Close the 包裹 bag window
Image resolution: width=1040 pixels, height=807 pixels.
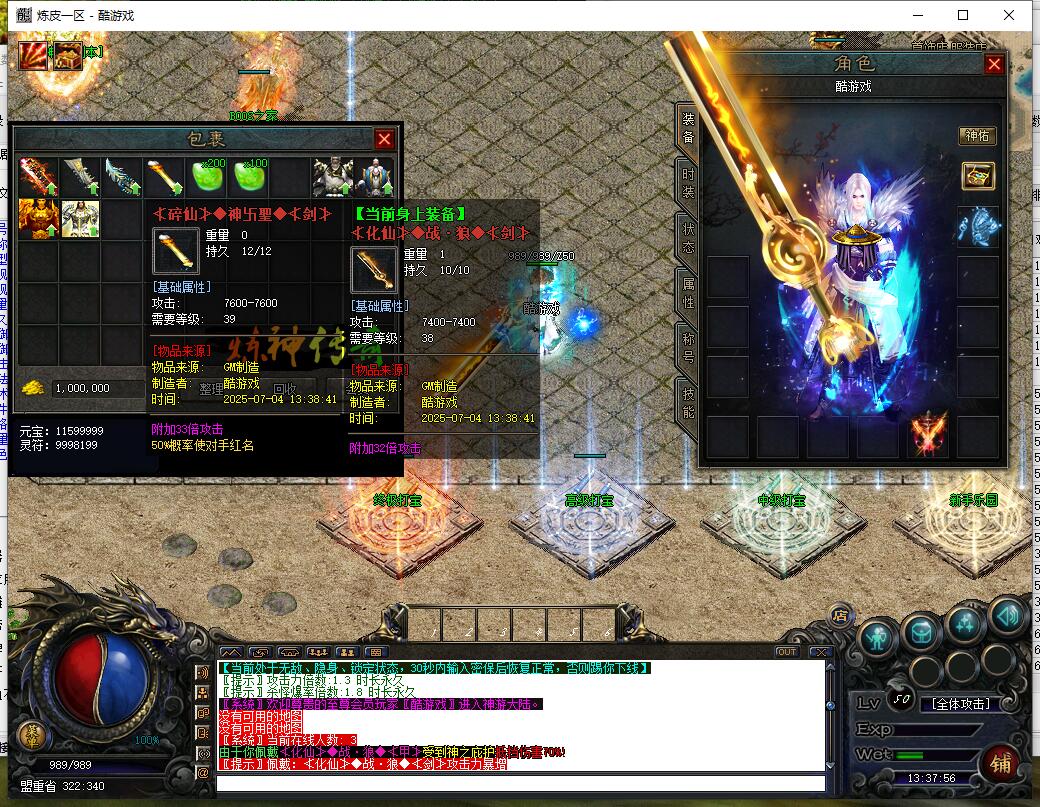pos(384,139)
